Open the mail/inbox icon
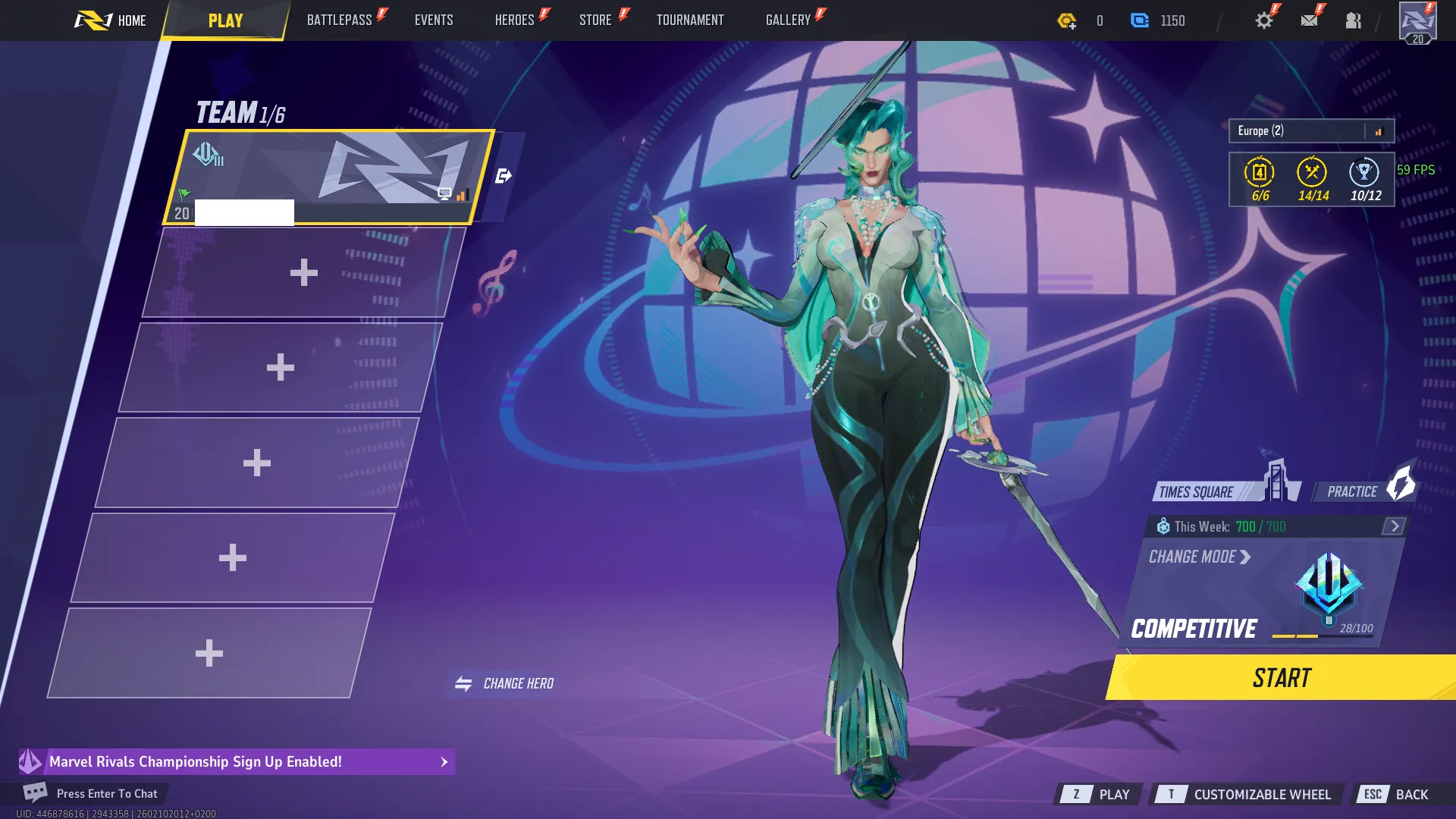Image resolution: width=1456 pixels, height=819 pixels. tap(1308, 20)
